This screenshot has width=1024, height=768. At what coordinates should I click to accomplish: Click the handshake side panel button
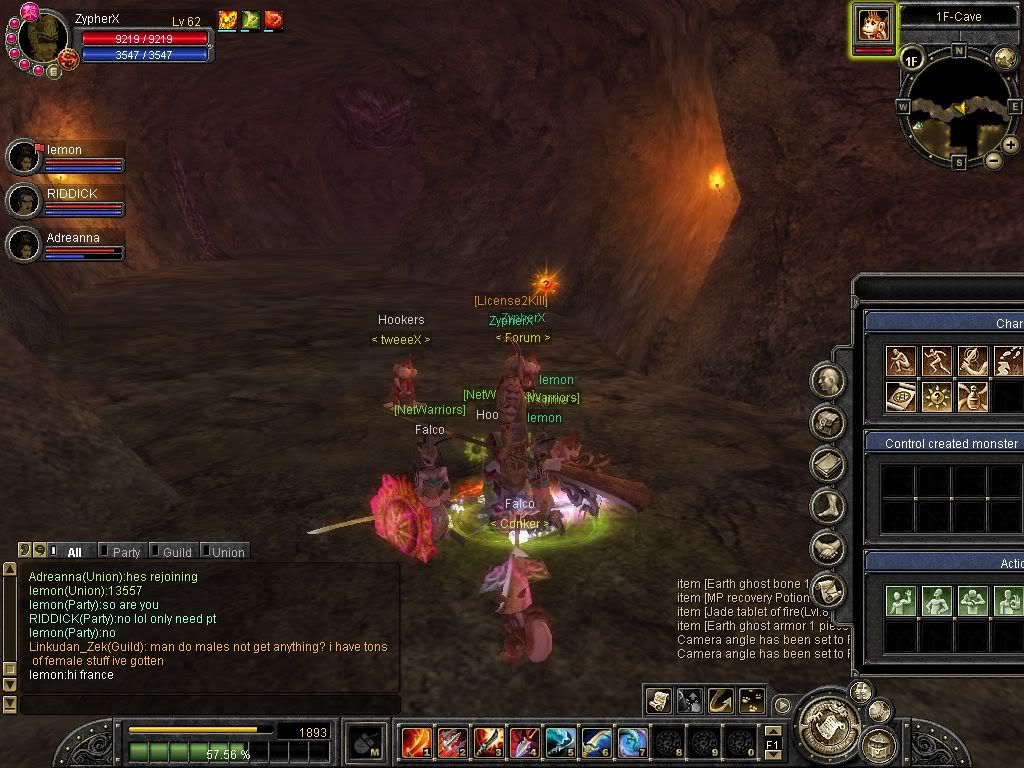[828, 548]
